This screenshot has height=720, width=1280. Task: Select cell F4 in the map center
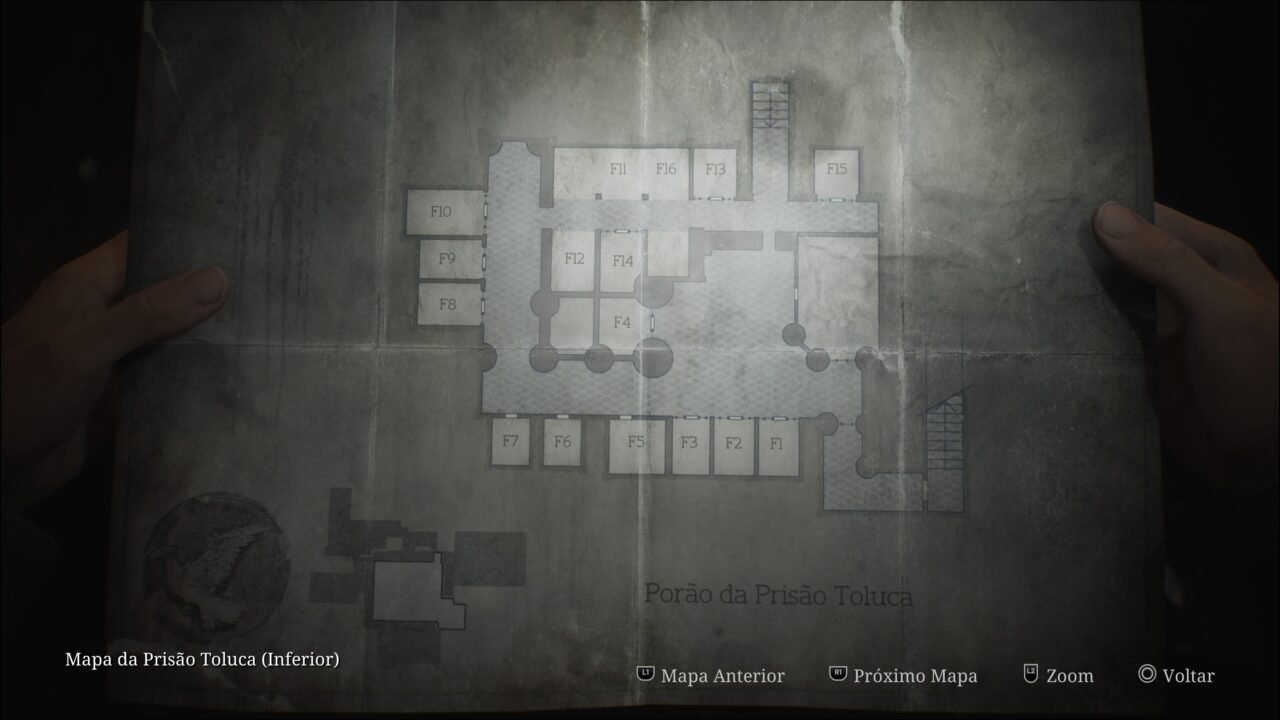[621, 321]
